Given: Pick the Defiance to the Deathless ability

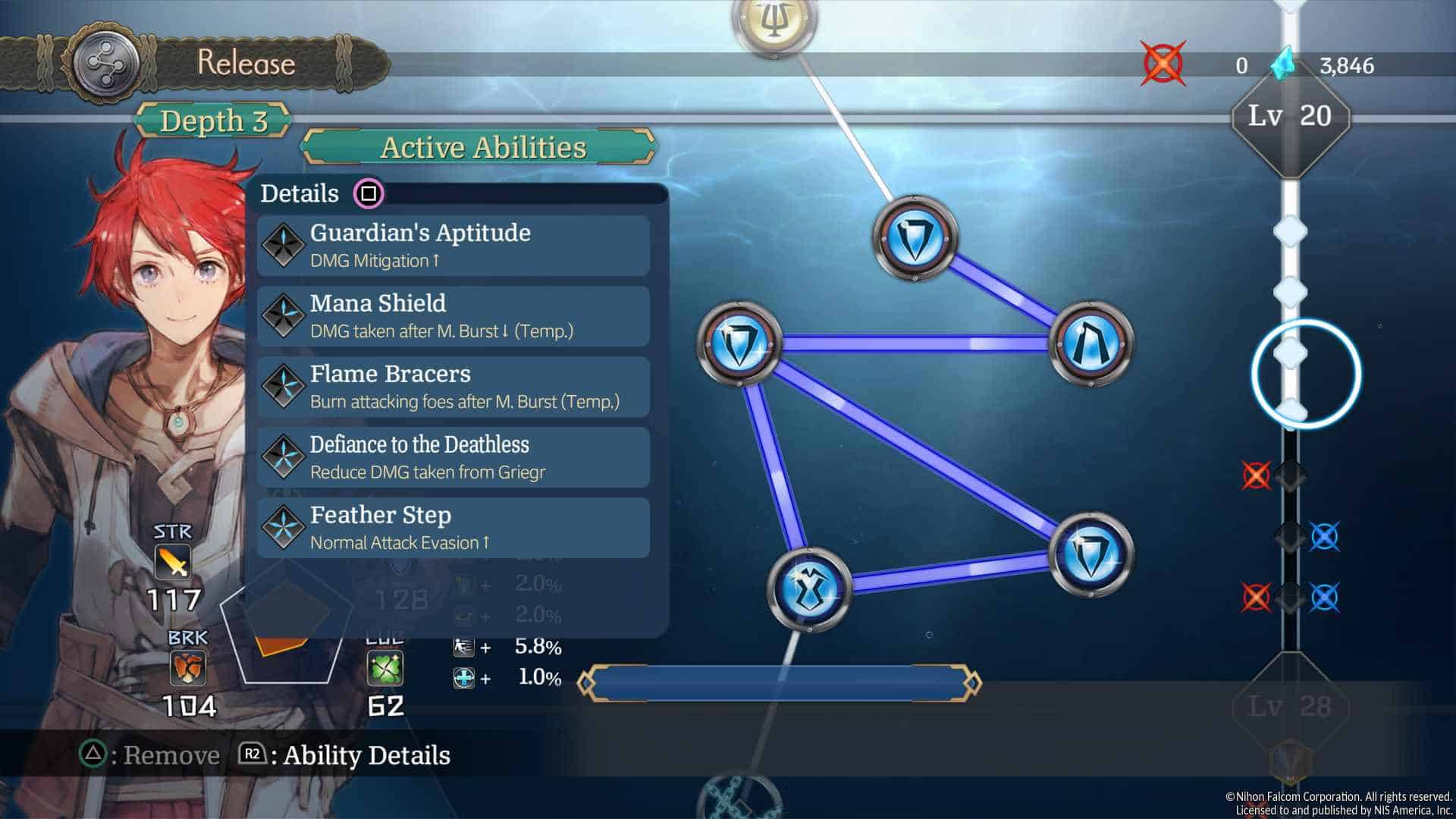Looking at the screenshot, I should tap(453, 457).
